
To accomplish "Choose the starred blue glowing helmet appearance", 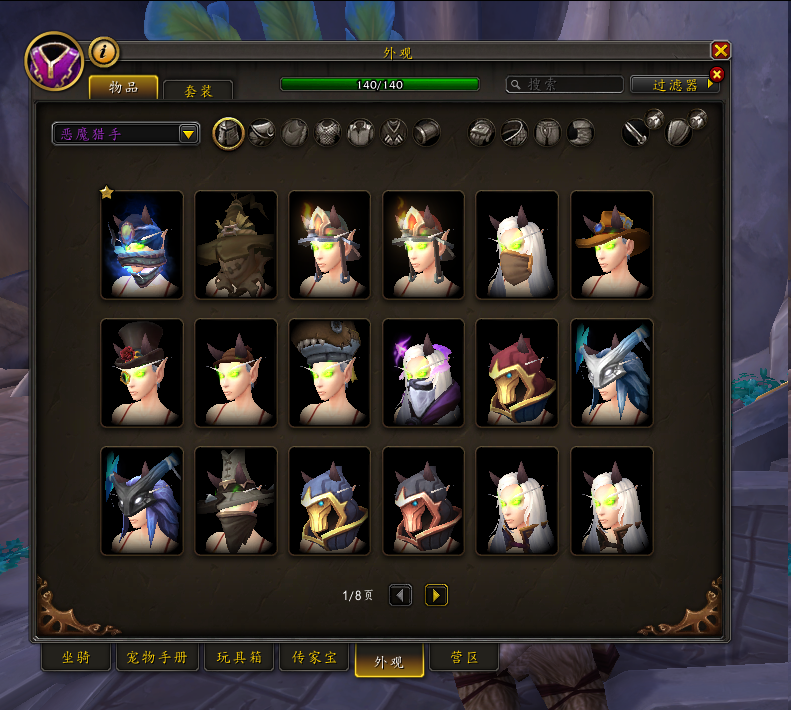I will (142, 245).
